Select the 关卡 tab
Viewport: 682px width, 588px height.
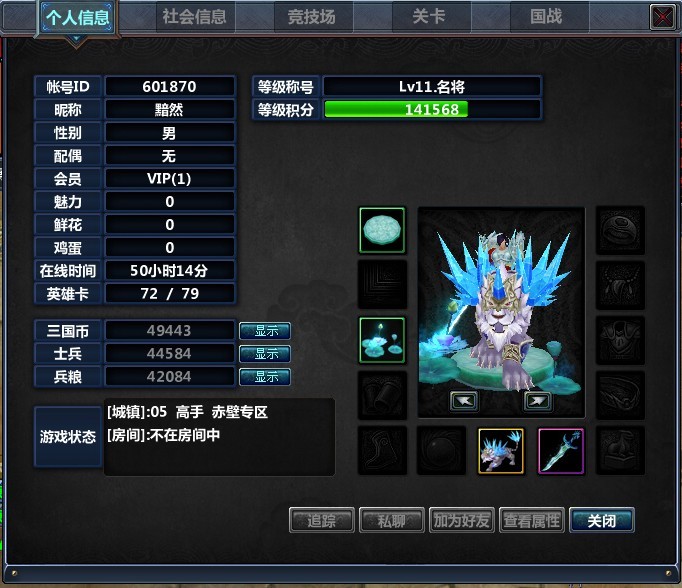tap(428, 17)
